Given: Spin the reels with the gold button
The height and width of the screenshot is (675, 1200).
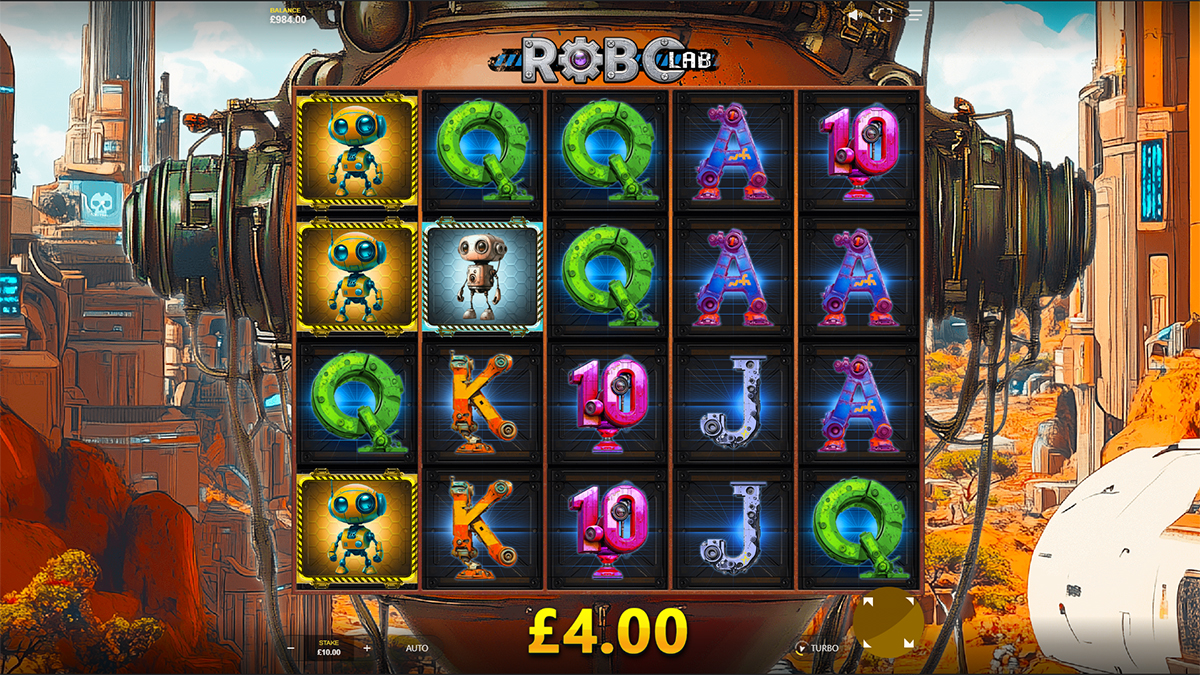Looking at the screenshot, I should click(x=888, y=624).
